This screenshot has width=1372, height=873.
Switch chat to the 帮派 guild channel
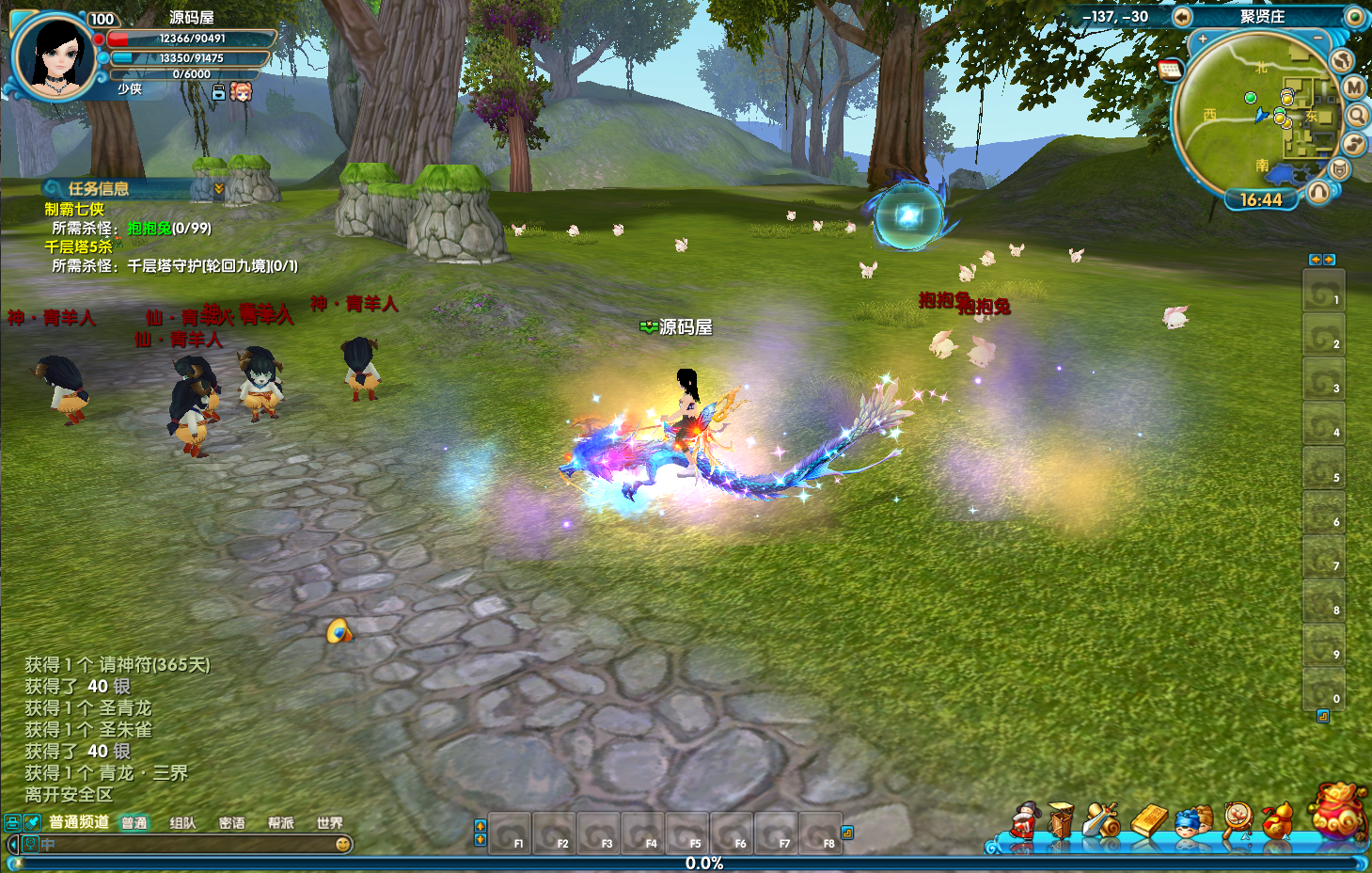[x=280, y=823]
